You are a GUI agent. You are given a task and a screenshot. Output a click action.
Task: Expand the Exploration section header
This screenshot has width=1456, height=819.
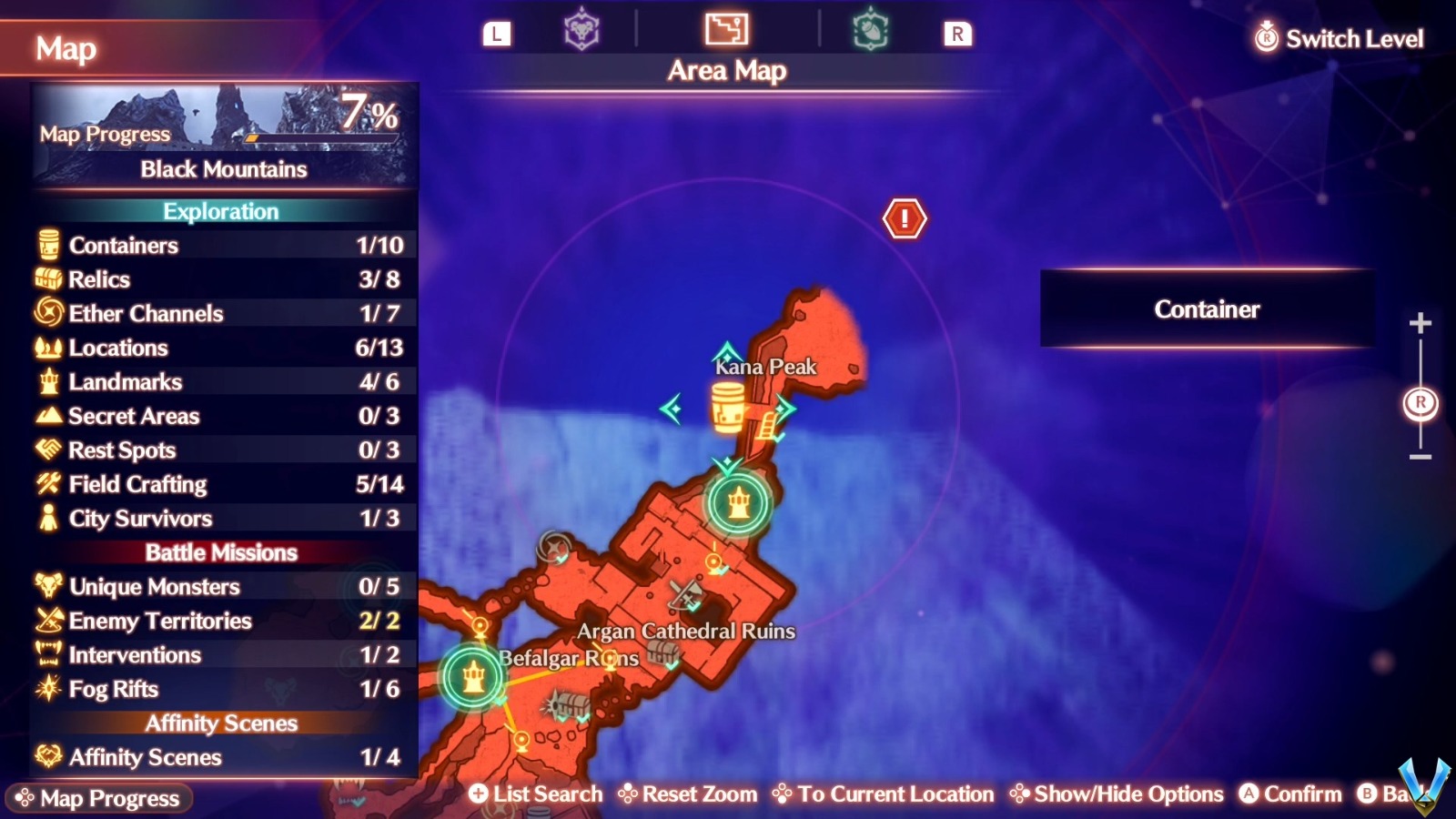point(222,211)
